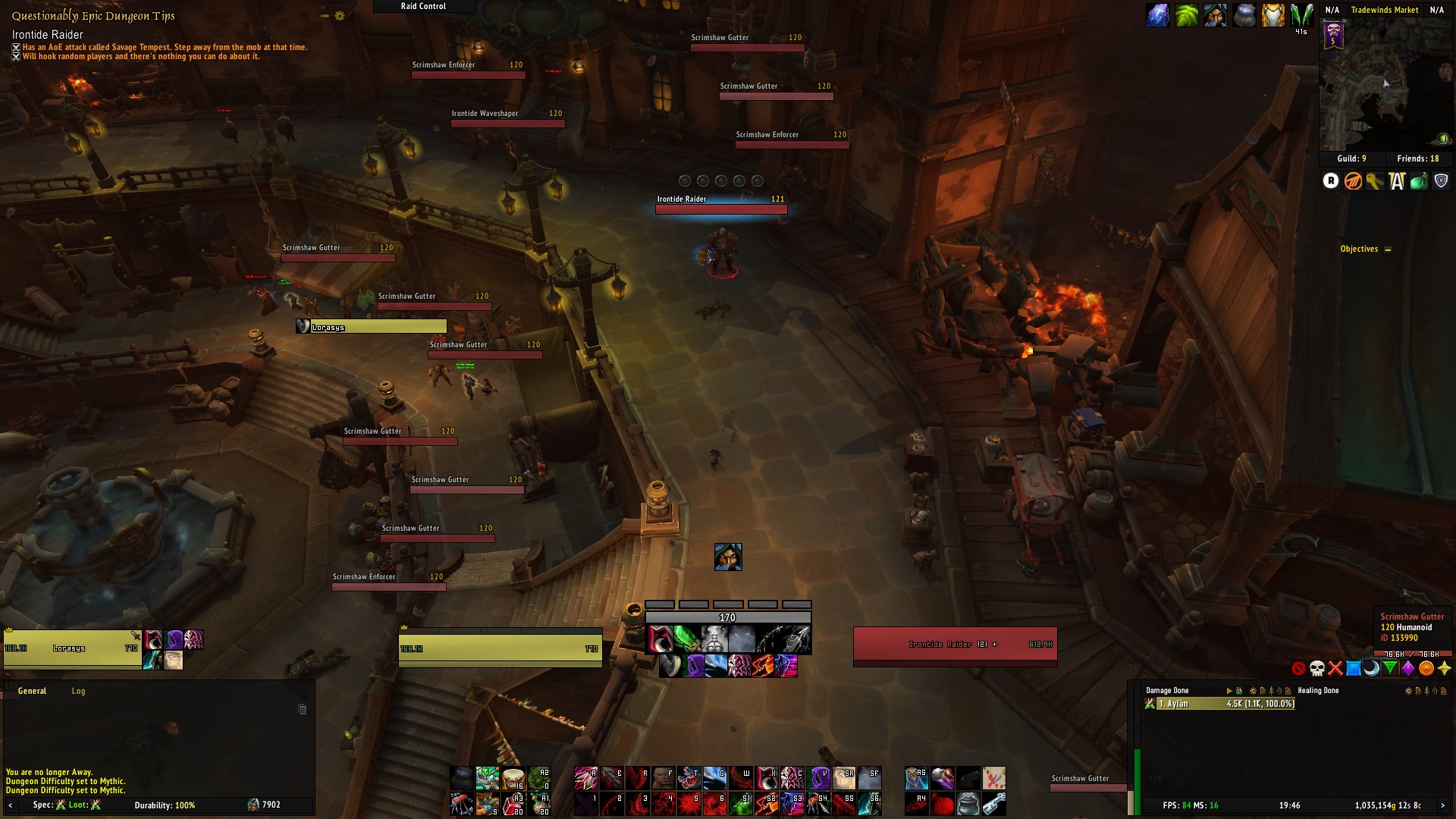The width and height of the screenshot is (1456, 819).
Task: Switch to the Log chat tab
Action: (x=78, y=691)
